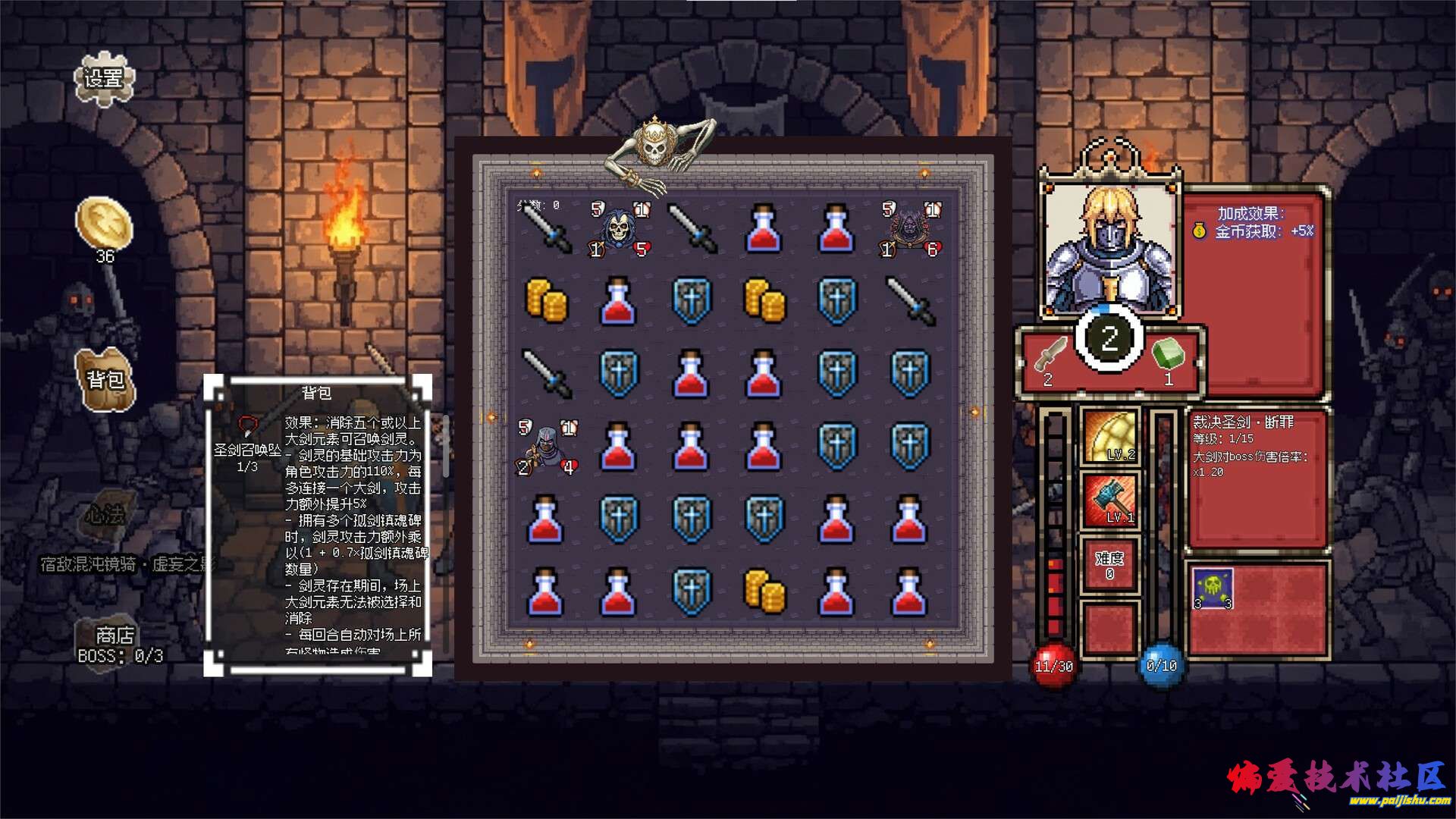Click the gold coin counter icon
Viewport: 1456px width, 819px height.
(x=105, y=223)
